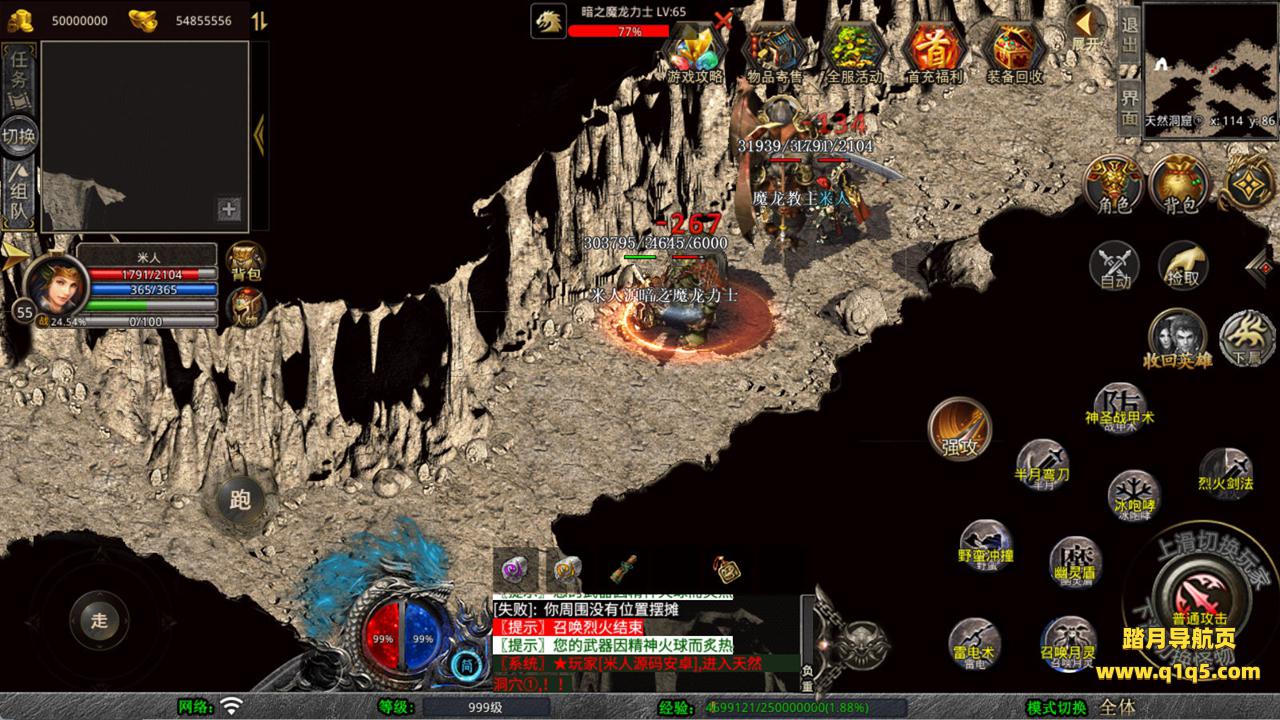Viewport: 1280px width, 720px height.
Task: Open the 游戏攻略 game guide icon
Action: 696,50
